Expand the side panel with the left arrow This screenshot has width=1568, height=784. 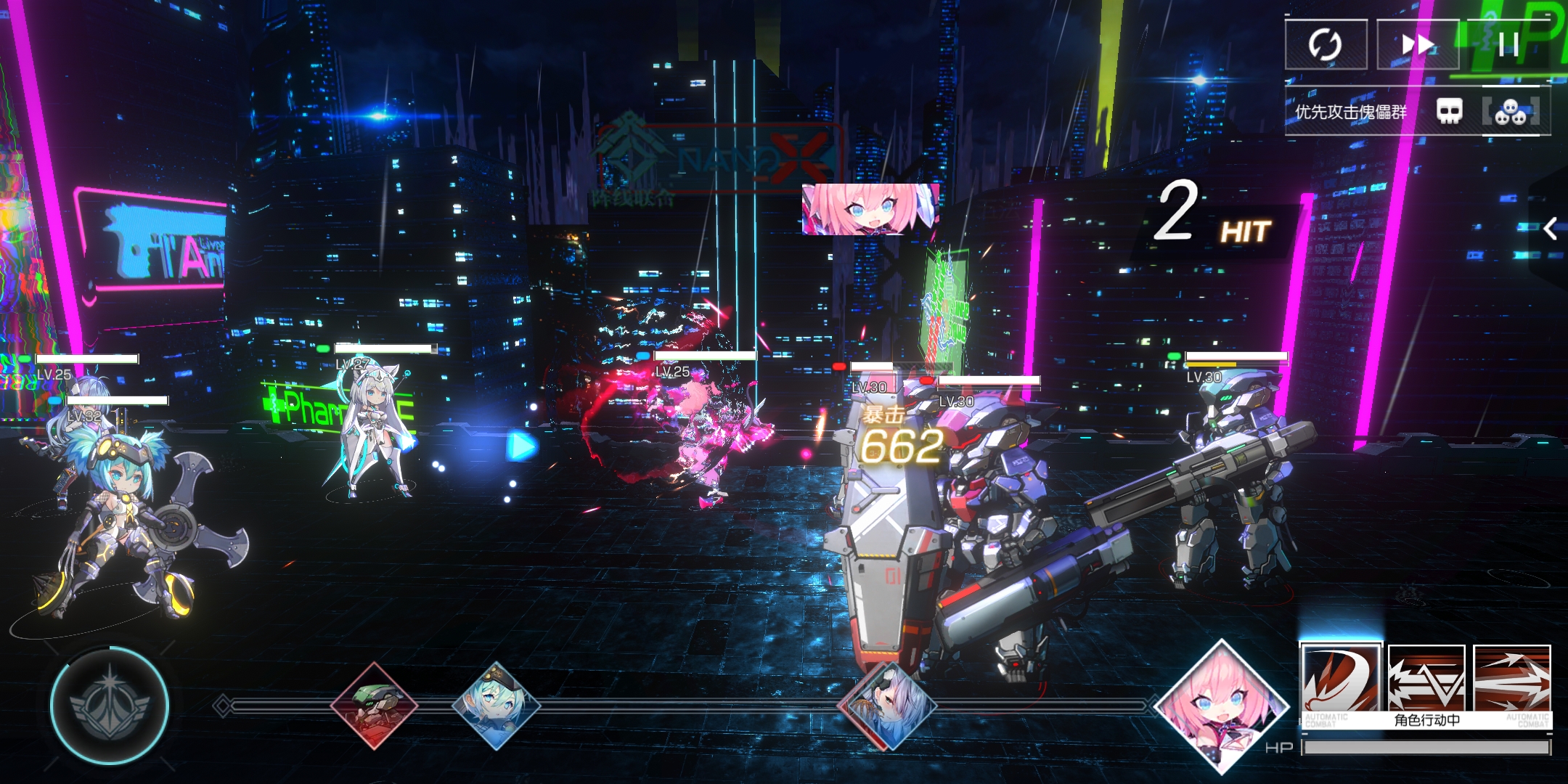[1551, 229]
